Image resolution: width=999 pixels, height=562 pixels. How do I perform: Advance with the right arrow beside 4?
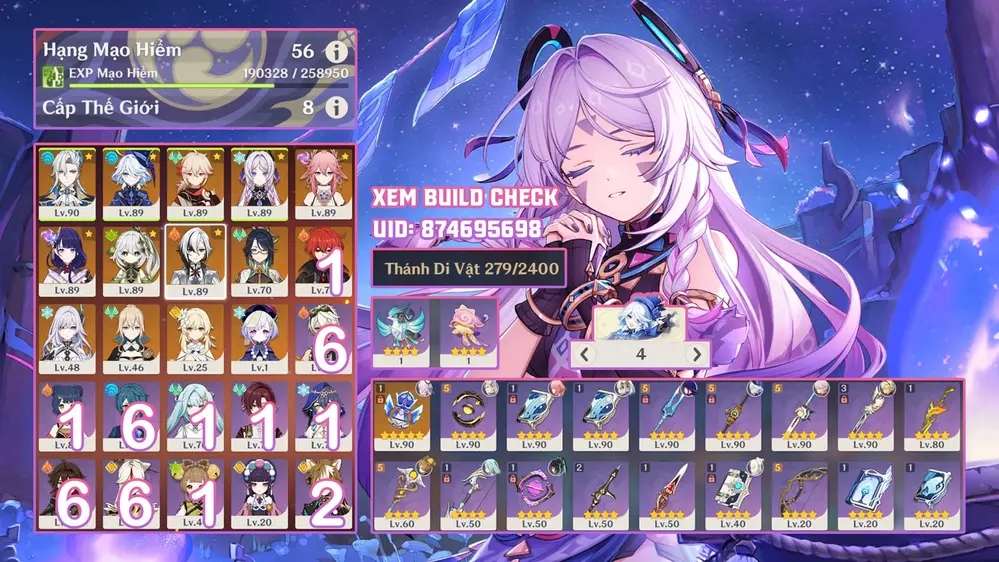coord(696,354)
